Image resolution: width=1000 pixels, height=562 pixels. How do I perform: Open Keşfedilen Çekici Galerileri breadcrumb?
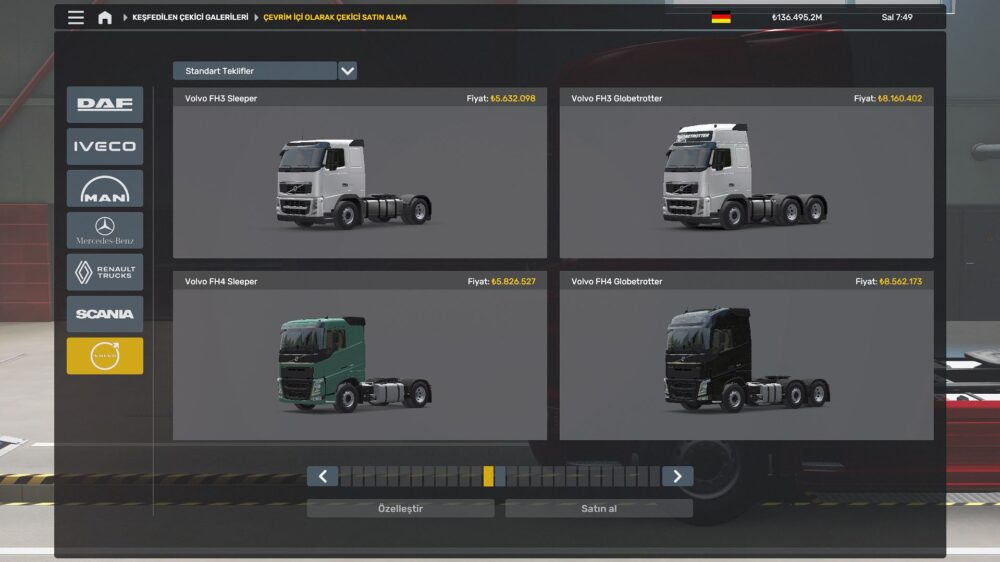click(190, 17)
